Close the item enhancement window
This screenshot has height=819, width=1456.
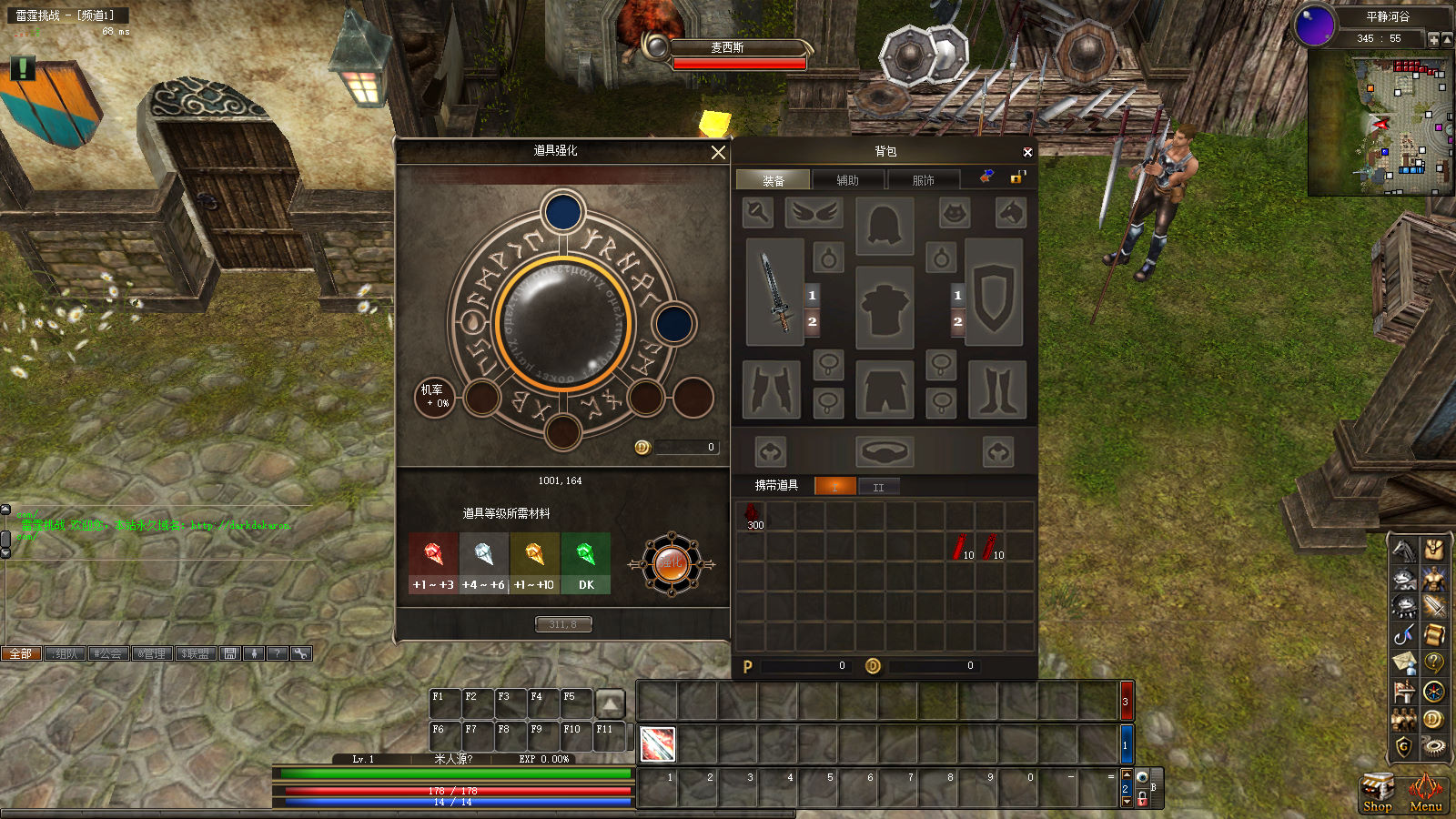(x=718, y=152)
